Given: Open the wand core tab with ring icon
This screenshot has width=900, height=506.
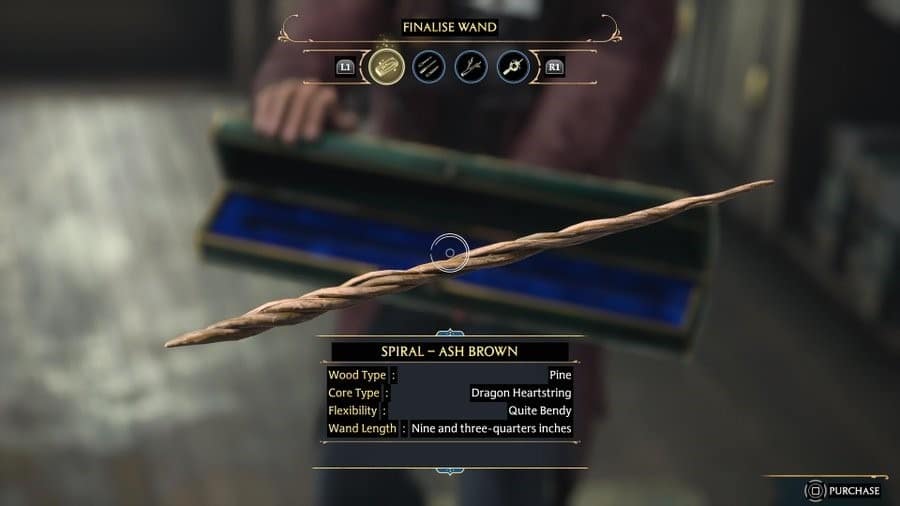Looking at the screenshot, I should point(513,67).
